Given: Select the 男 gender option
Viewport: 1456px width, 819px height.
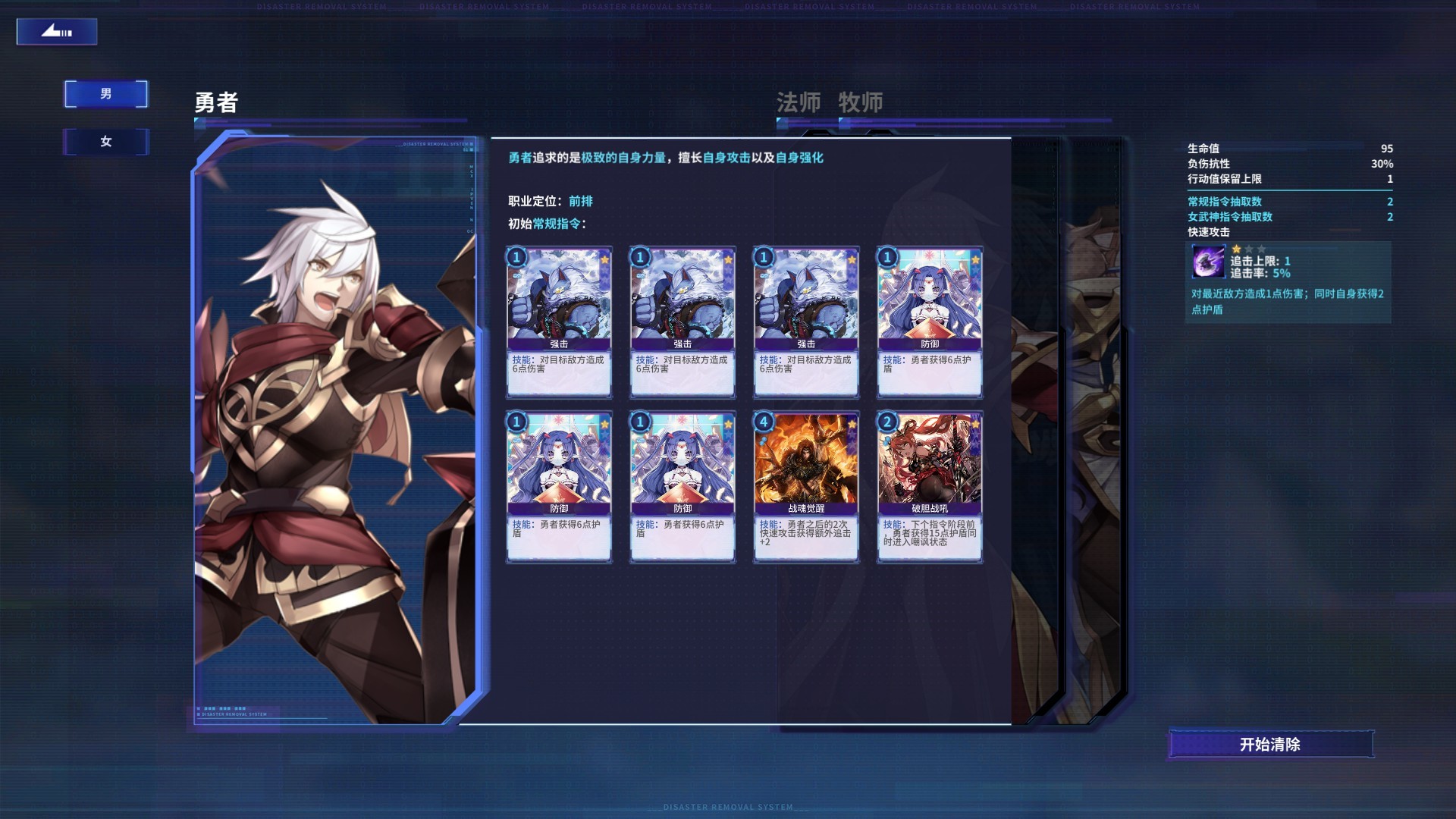Looking at the screenshot, I should point(105,93).
